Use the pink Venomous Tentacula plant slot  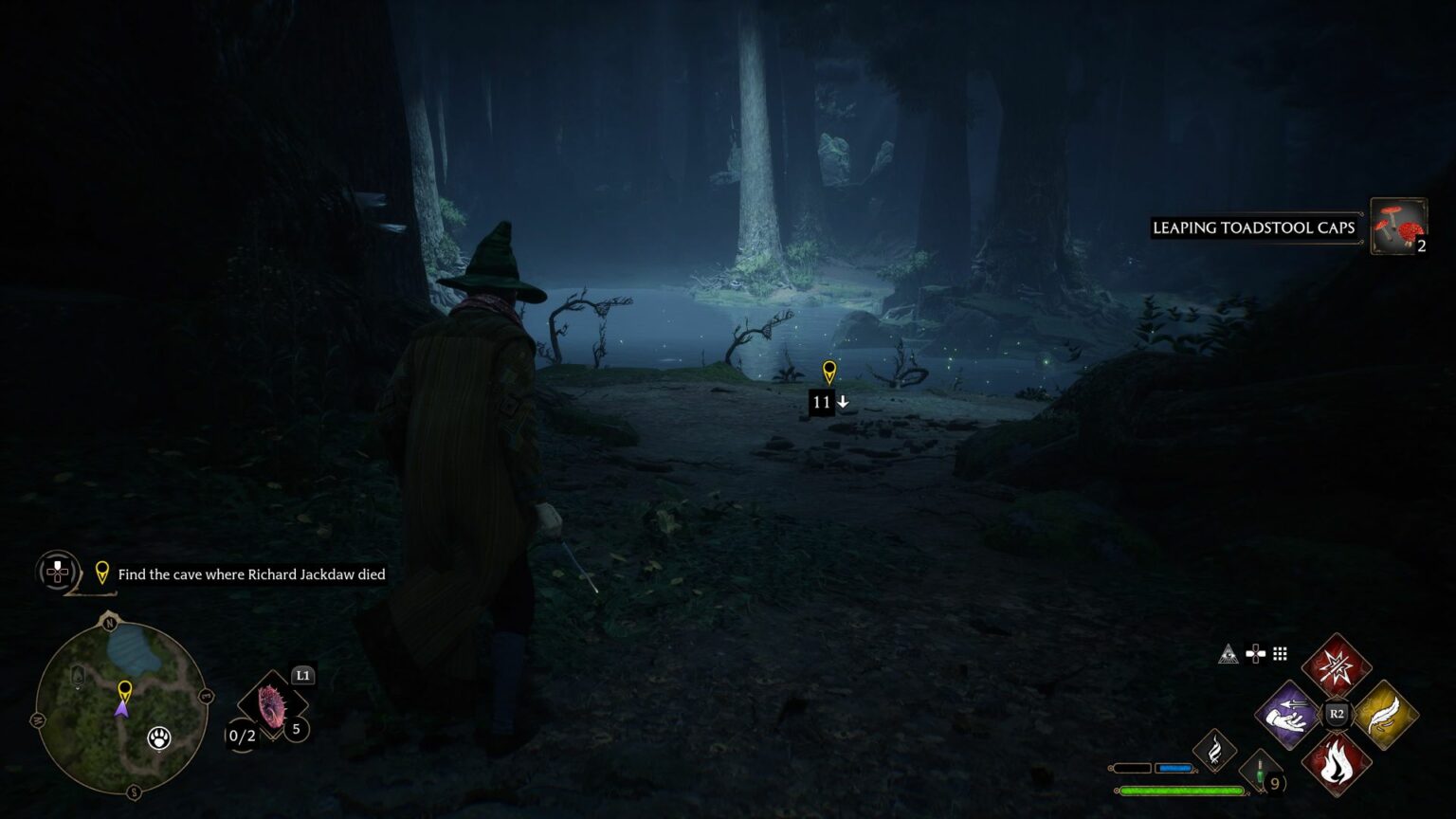click(x=272, y=708)
